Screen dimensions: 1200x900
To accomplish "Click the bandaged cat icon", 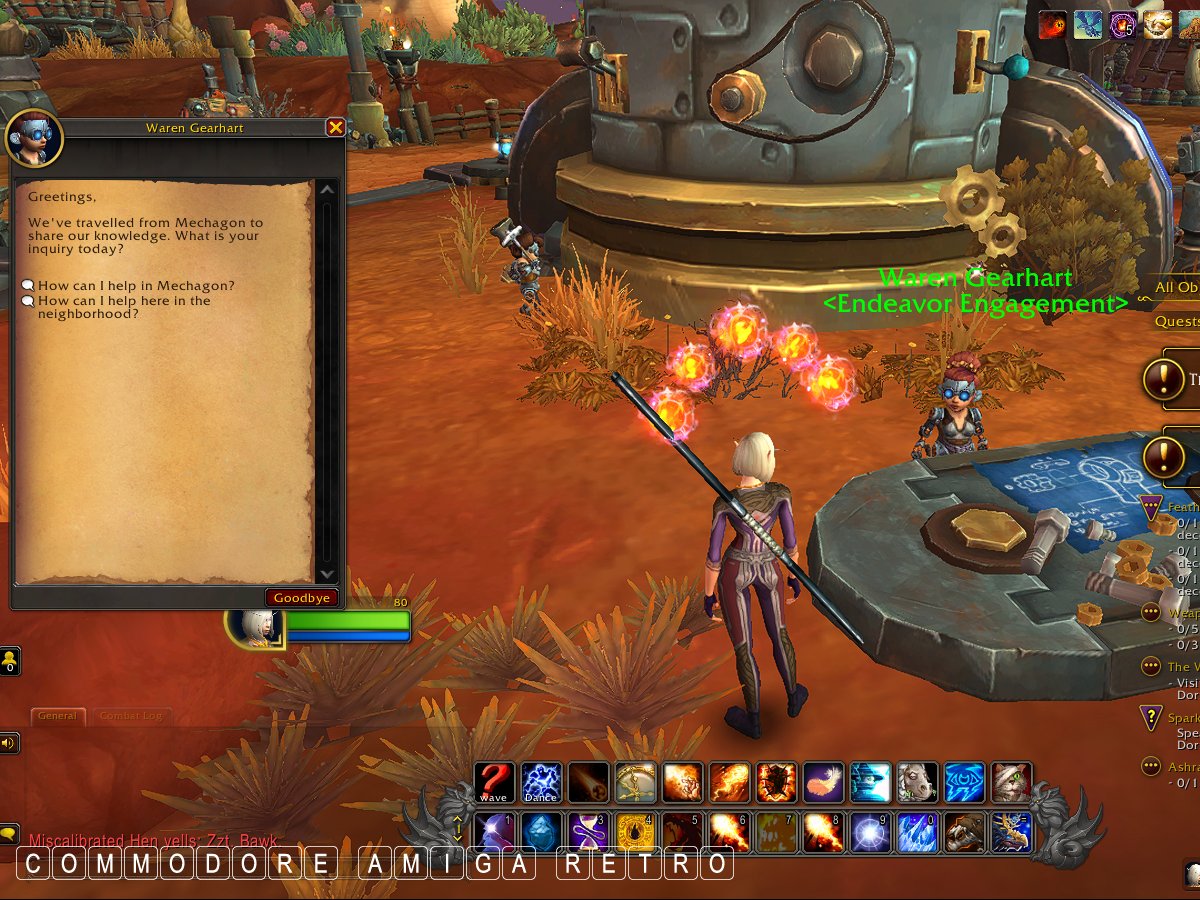I will click(x=1011, y=783).
